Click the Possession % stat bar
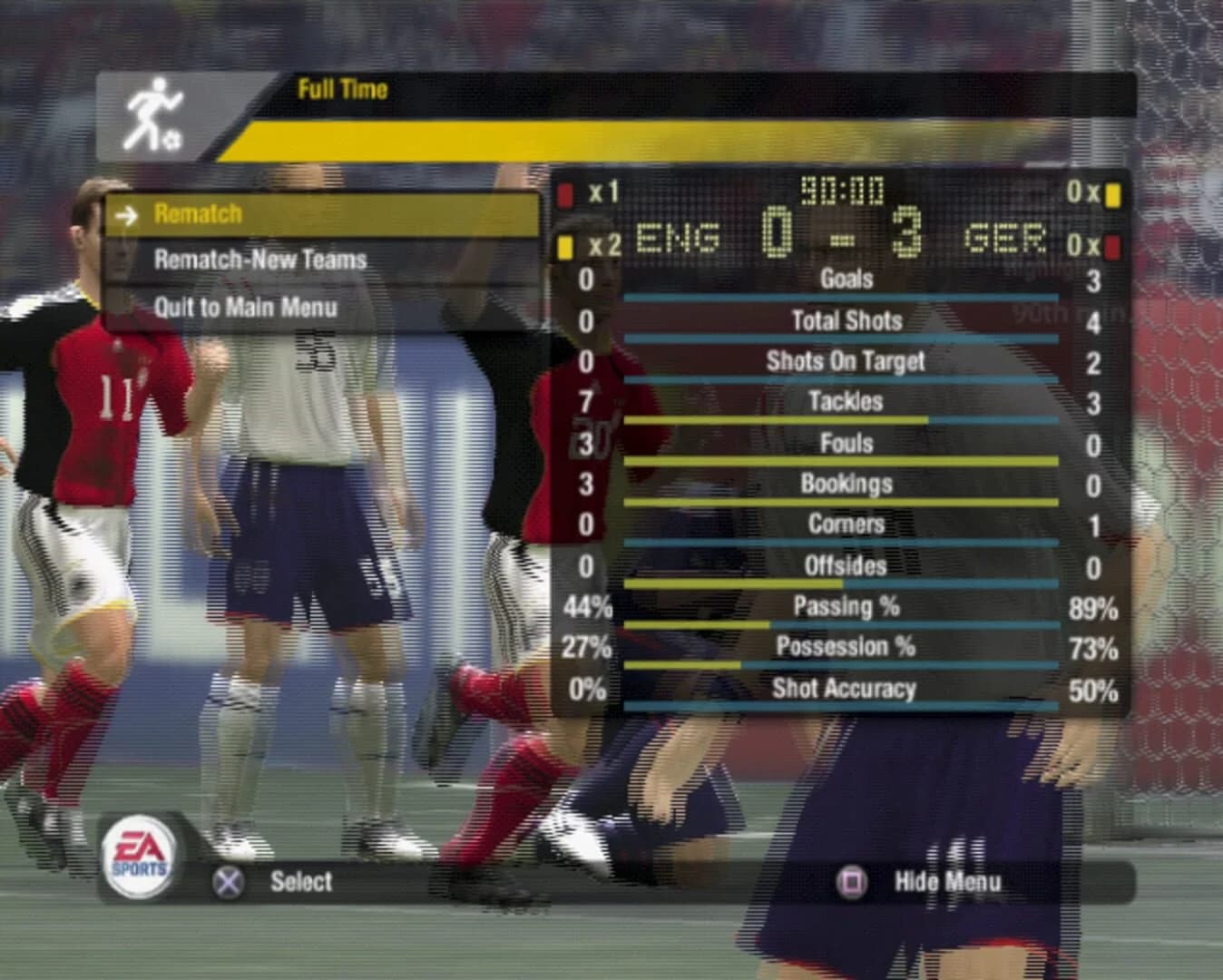This screenshot has height=980, width=1223. click(x=843, y=647)
